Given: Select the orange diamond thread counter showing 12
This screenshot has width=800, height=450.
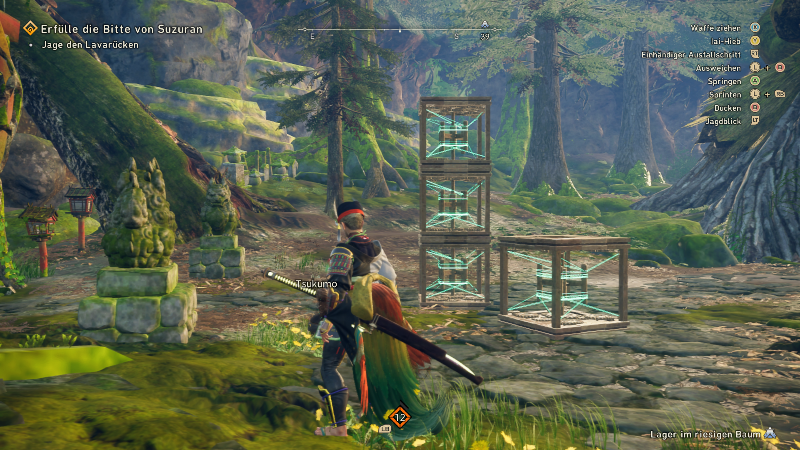Looking at the screenshot, I should click(x=399, y=417).
